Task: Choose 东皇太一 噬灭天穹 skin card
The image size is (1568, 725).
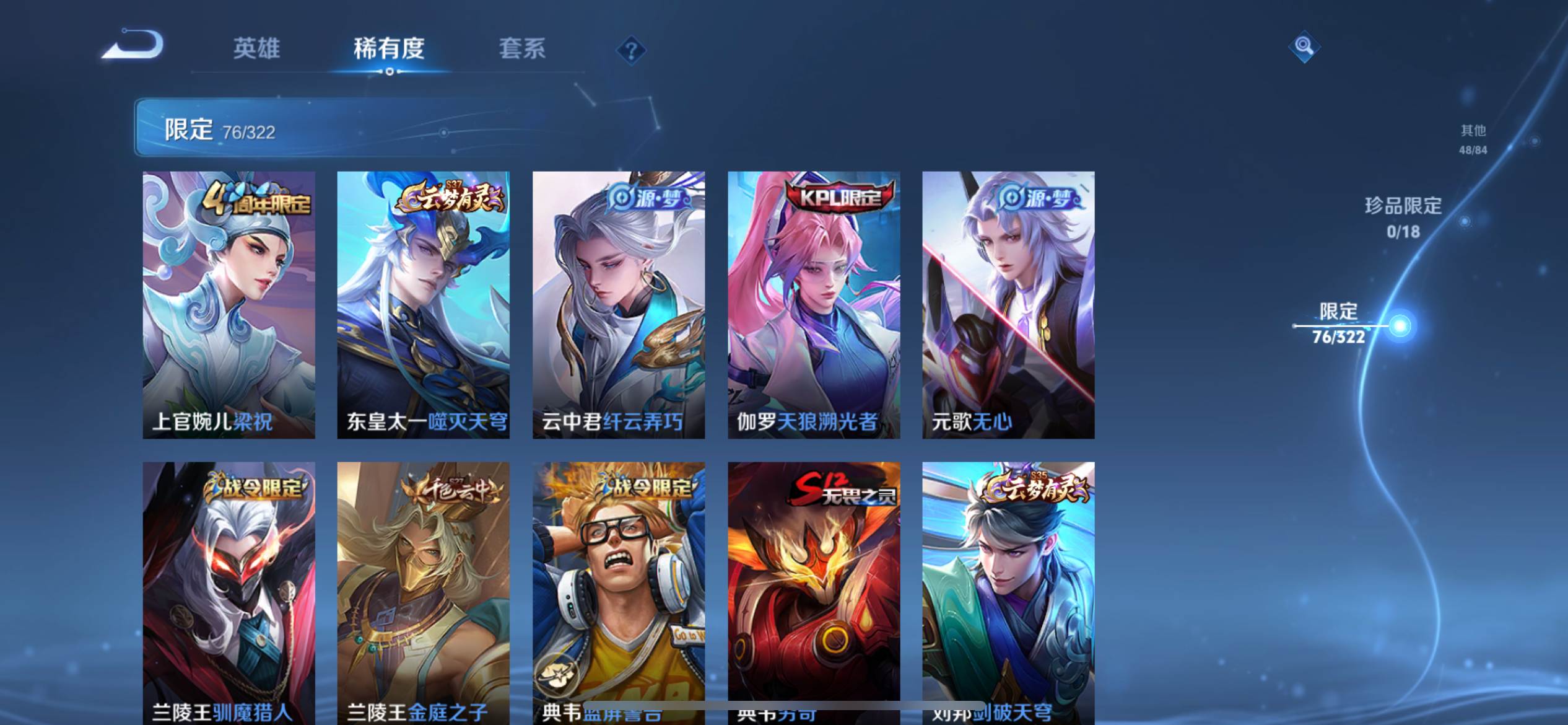Action: pos(423,305)
